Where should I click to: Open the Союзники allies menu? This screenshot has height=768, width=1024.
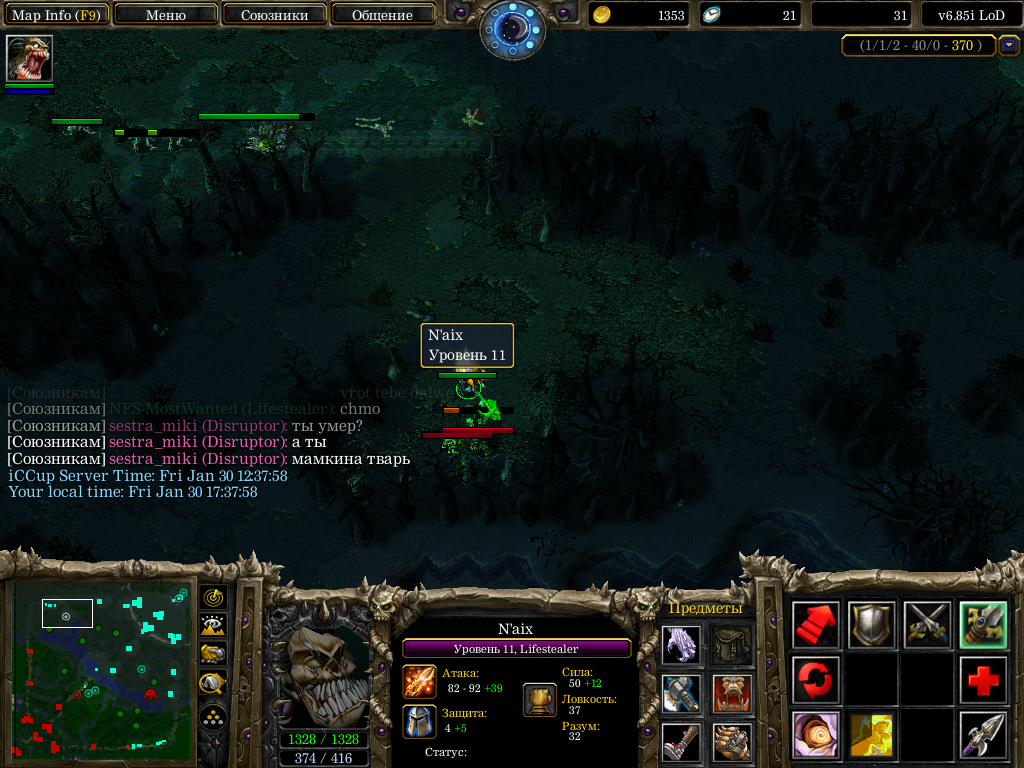point(273,15)
